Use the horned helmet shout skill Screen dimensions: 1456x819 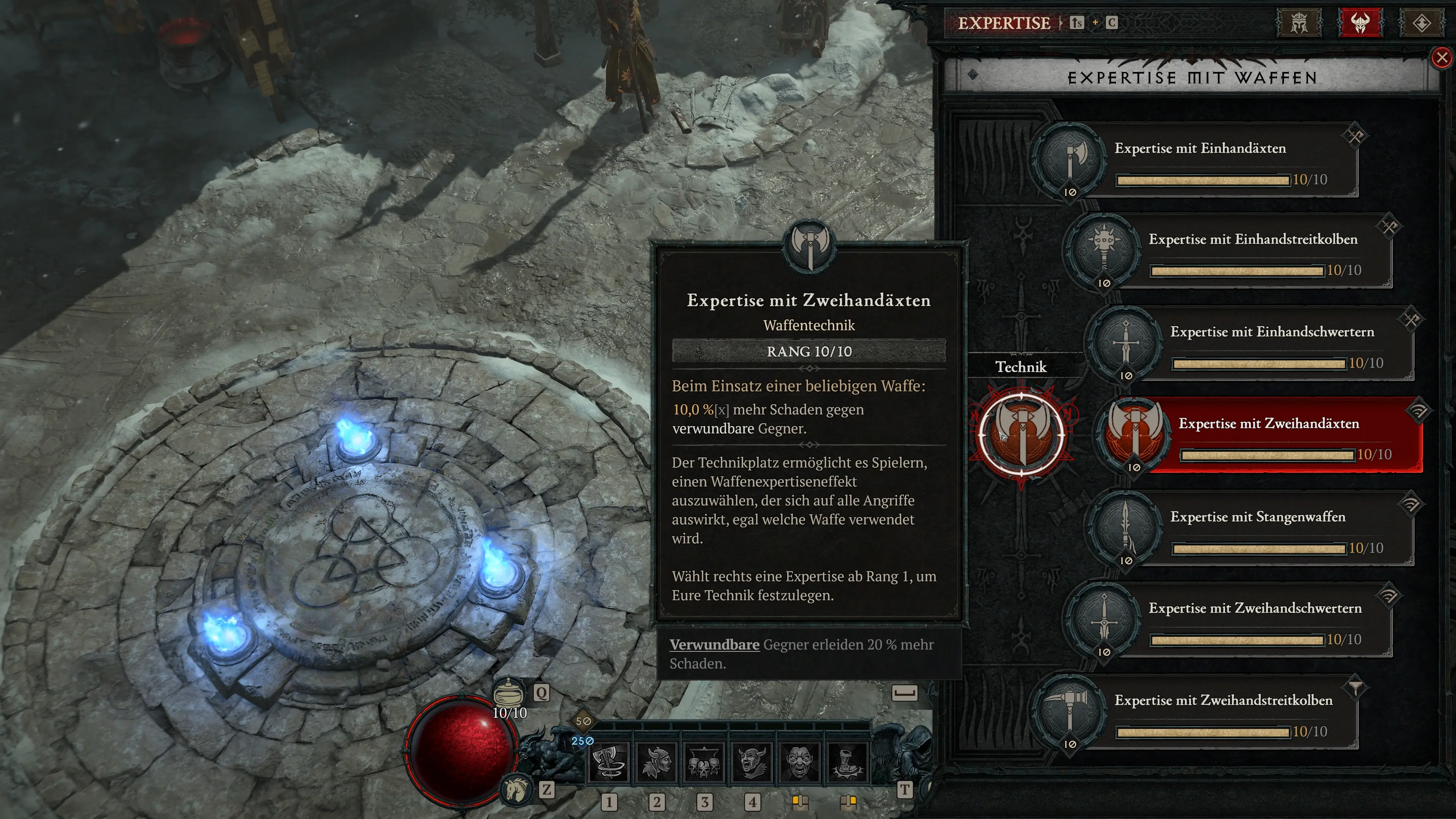pyautogui.click(x=752, y=761)
